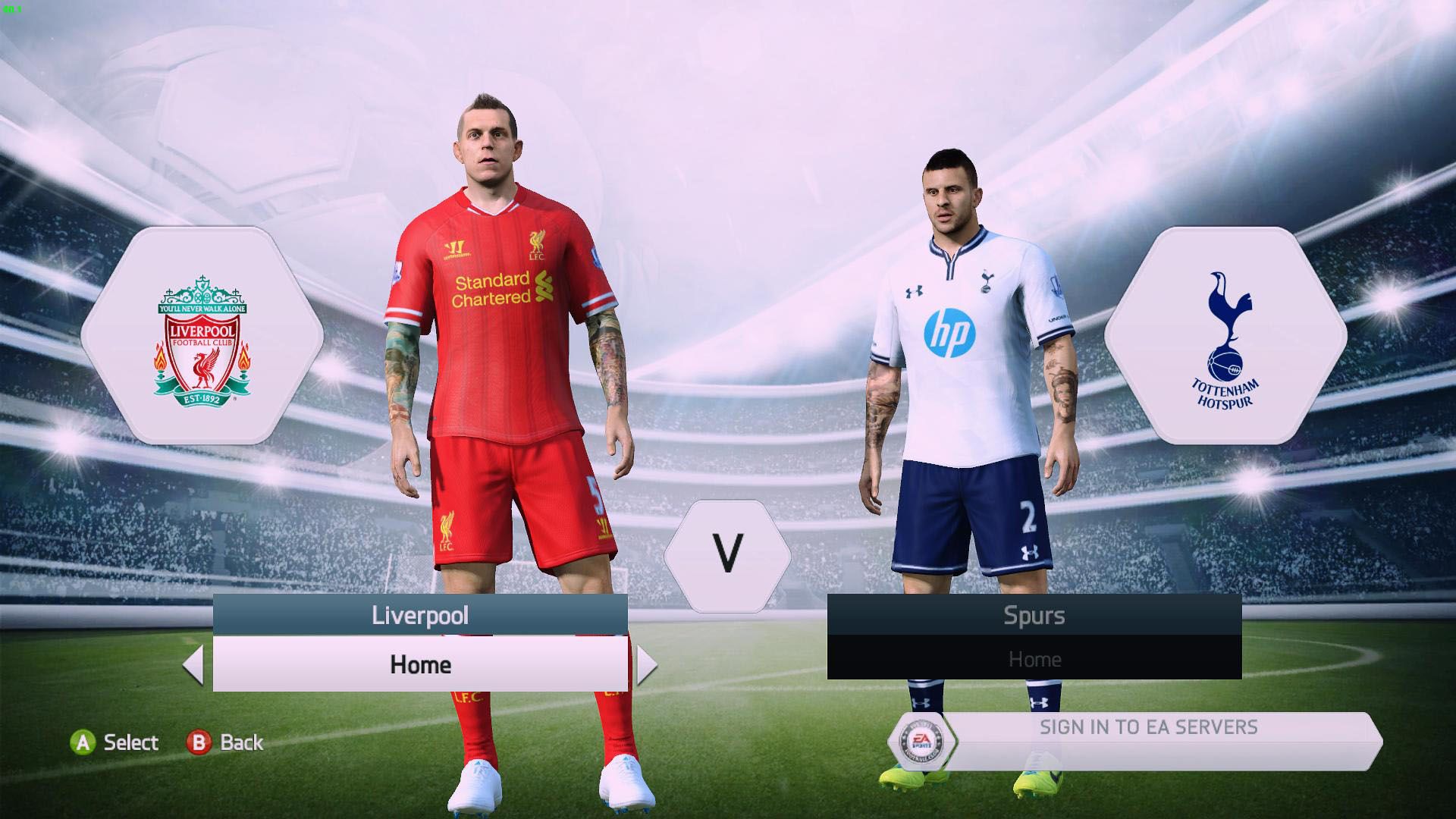The image size is (1456, 819).
Task: Cycle to Liverpool's previous kit option
Action: 193,666
